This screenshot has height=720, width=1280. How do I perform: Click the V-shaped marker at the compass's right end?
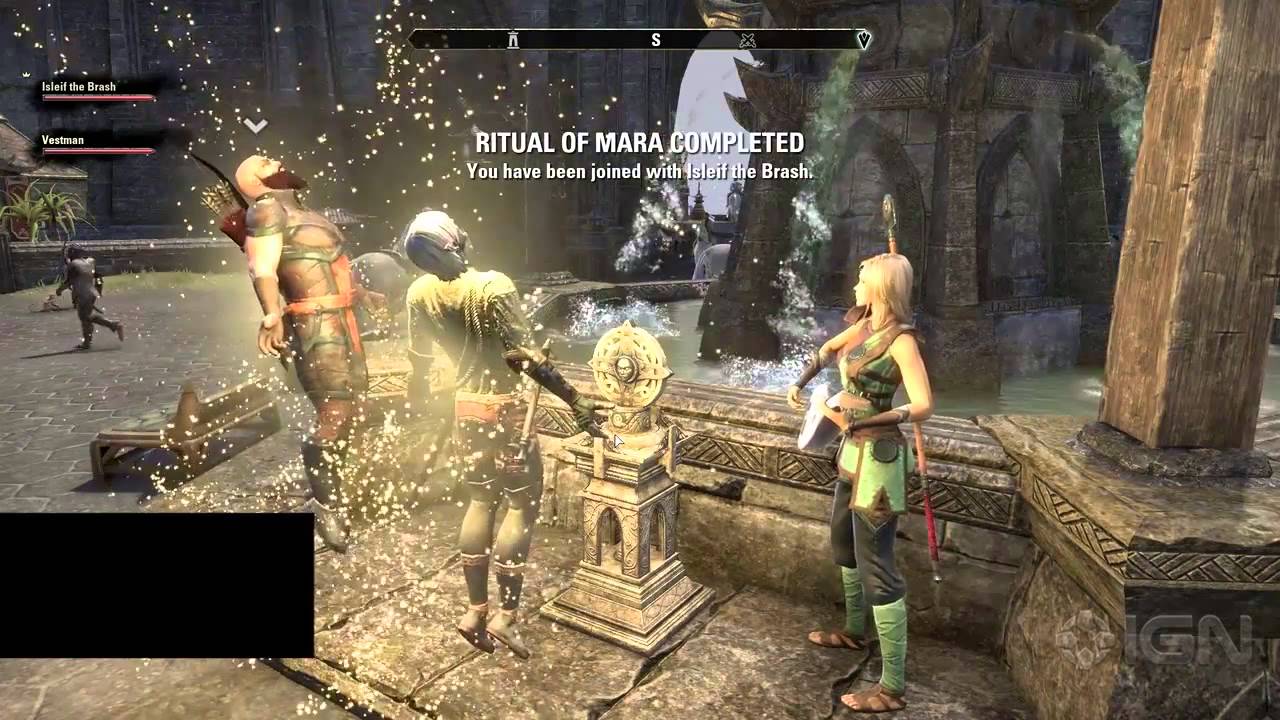[864, 42]
